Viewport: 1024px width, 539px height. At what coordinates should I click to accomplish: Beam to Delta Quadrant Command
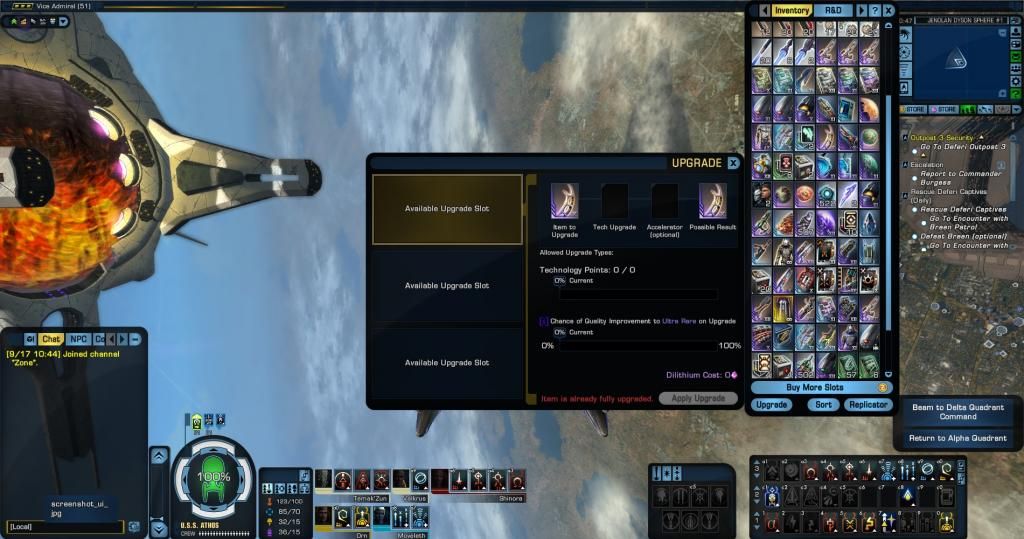click(958, 412)
